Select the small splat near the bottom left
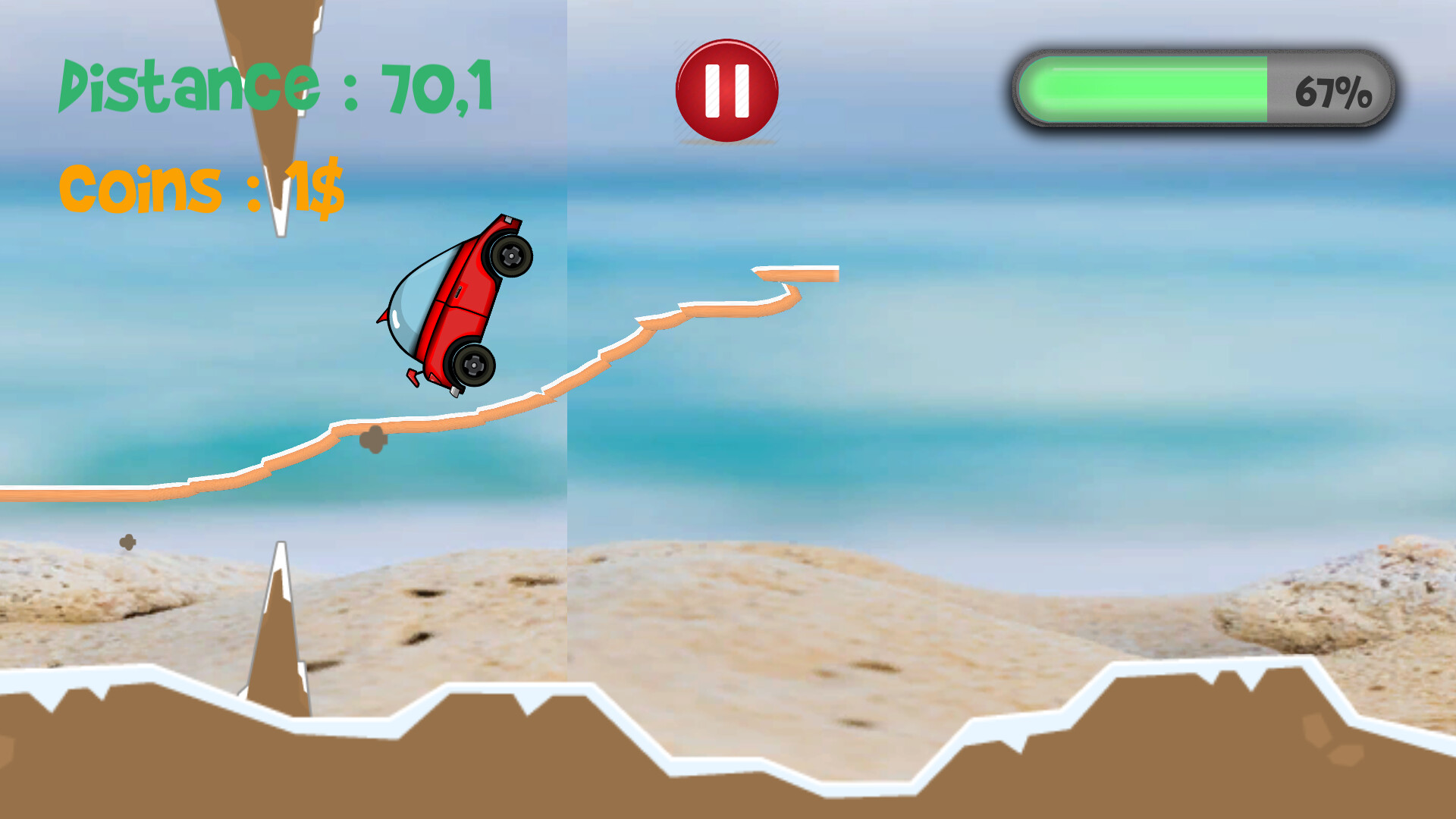This screenshot has width=1456, height=819. tap(129, 542)
